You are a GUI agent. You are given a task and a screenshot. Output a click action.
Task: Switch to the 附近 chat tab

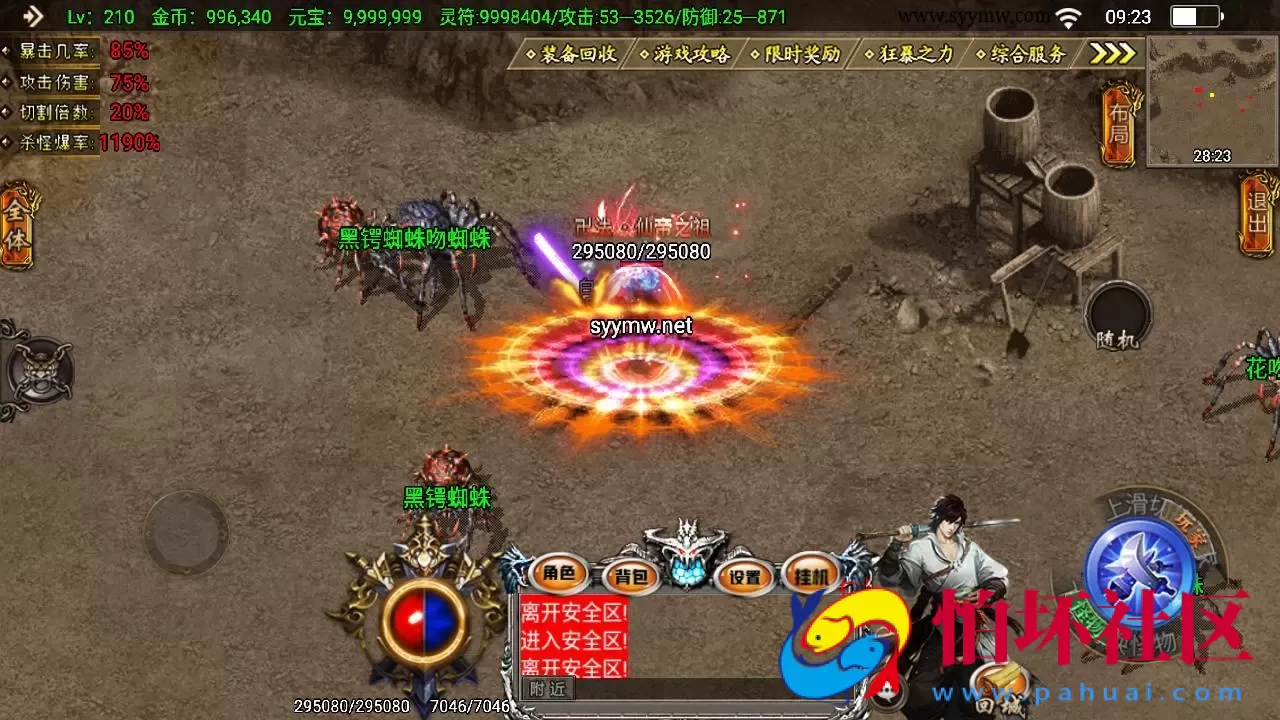548,689
